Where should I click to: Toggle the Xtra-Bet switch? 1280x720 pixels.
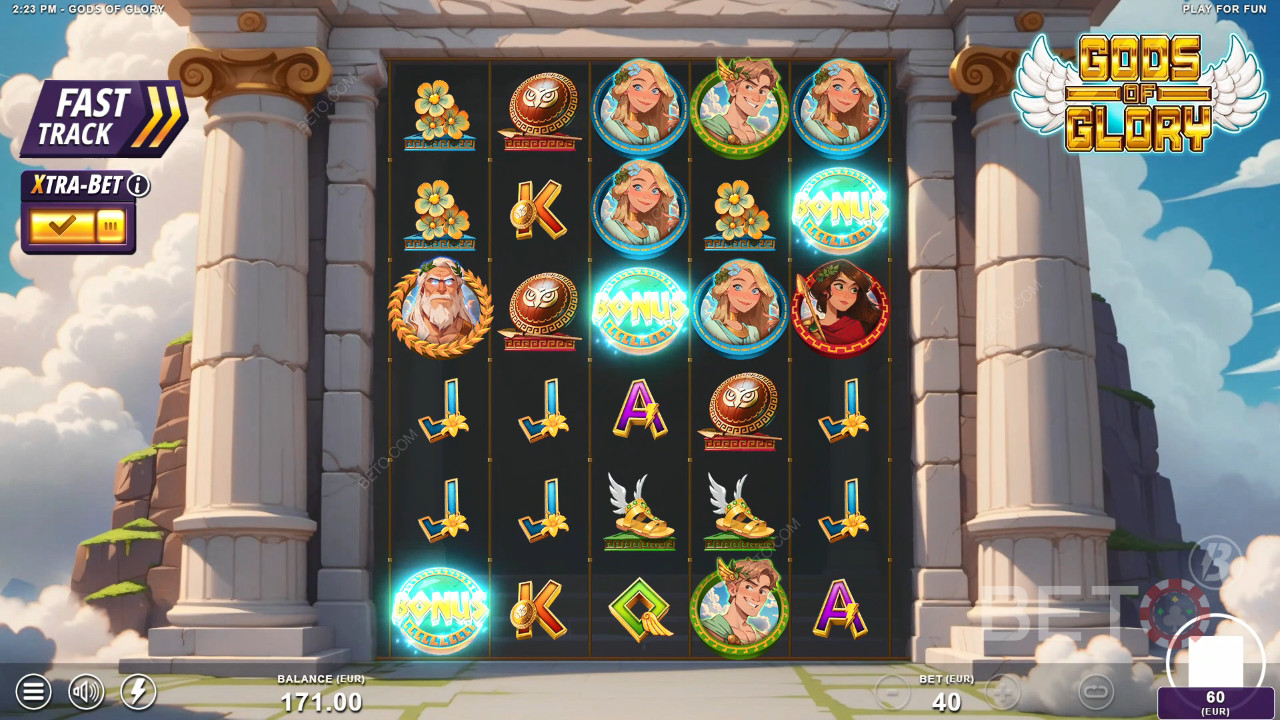click(x=77, y=226)
